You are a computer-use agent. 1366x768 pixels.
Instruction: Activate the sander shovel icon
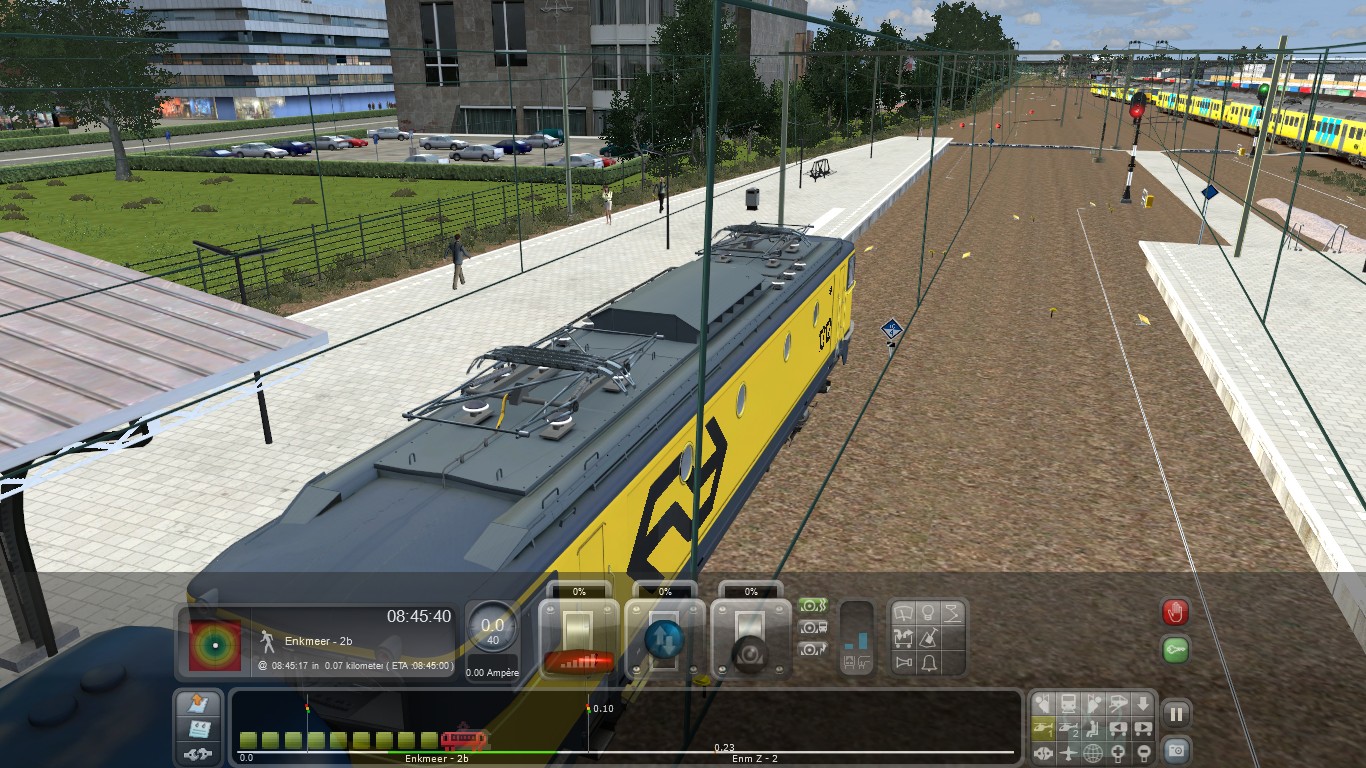(929, 637)
